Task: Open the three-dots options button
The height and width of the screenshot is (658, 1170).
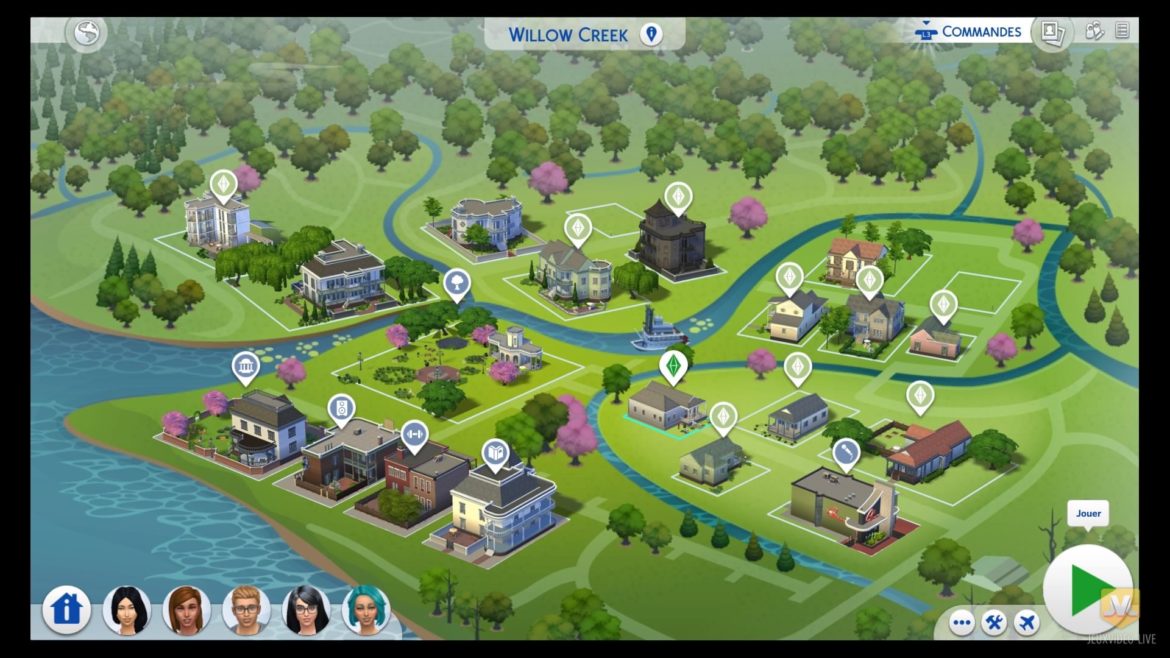Action: coord(962,623)
